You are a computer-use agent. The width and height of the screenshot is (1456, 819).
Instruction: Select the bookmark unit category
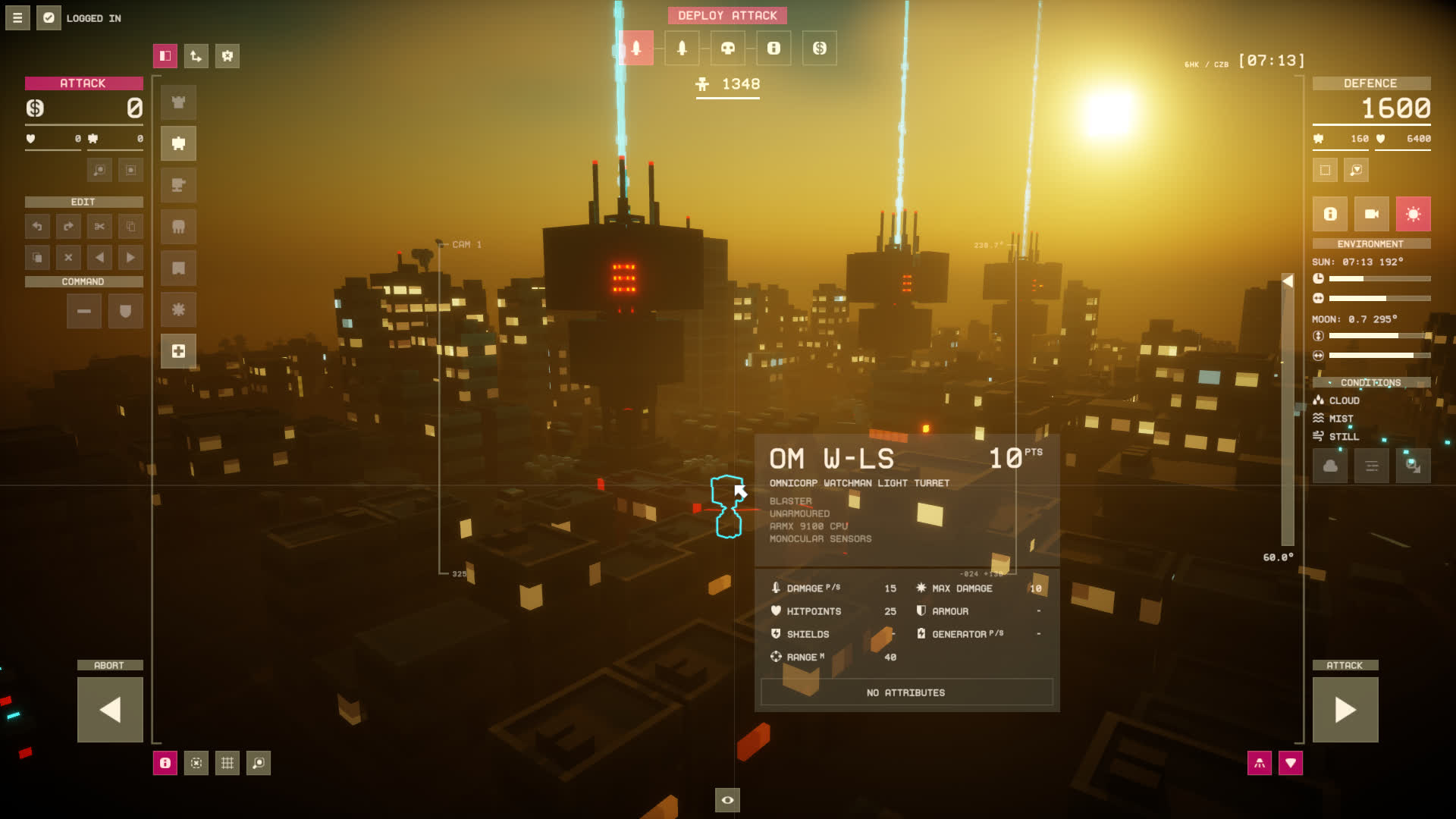(178, 268)
